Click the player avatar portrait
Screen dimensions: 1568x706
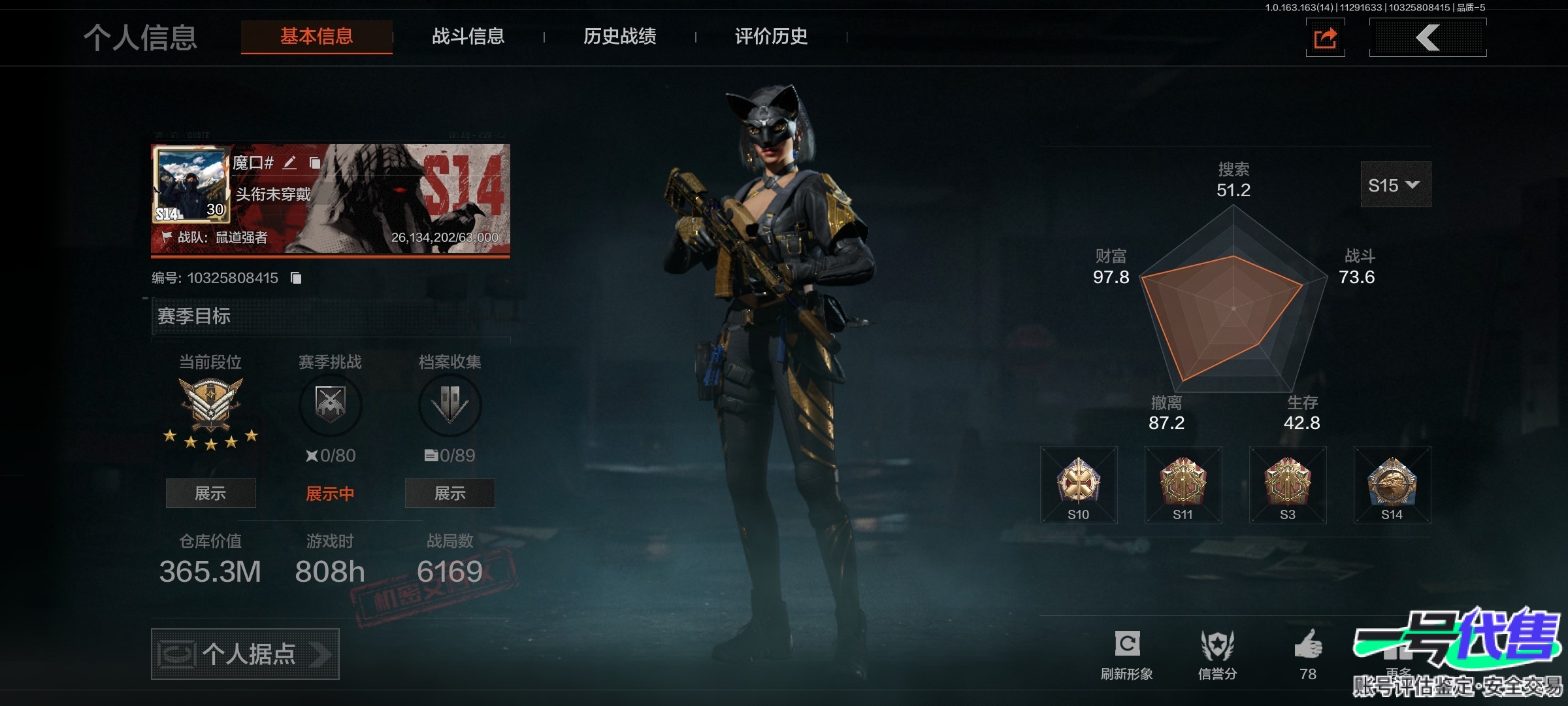pyautogui.click(x=191, y=184)
